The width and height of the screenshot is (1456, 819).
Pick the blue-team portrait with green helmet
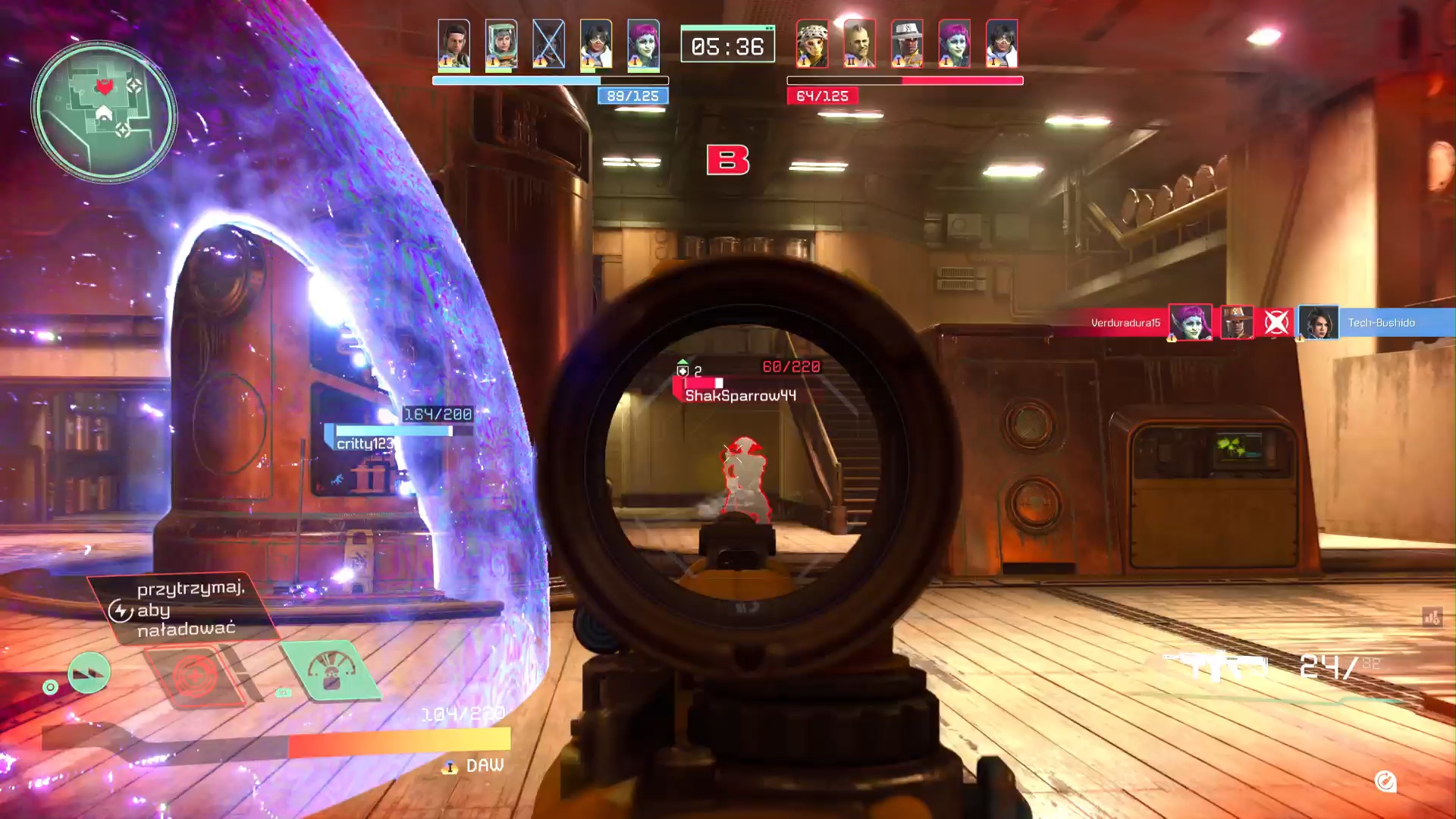pos(501,44)
